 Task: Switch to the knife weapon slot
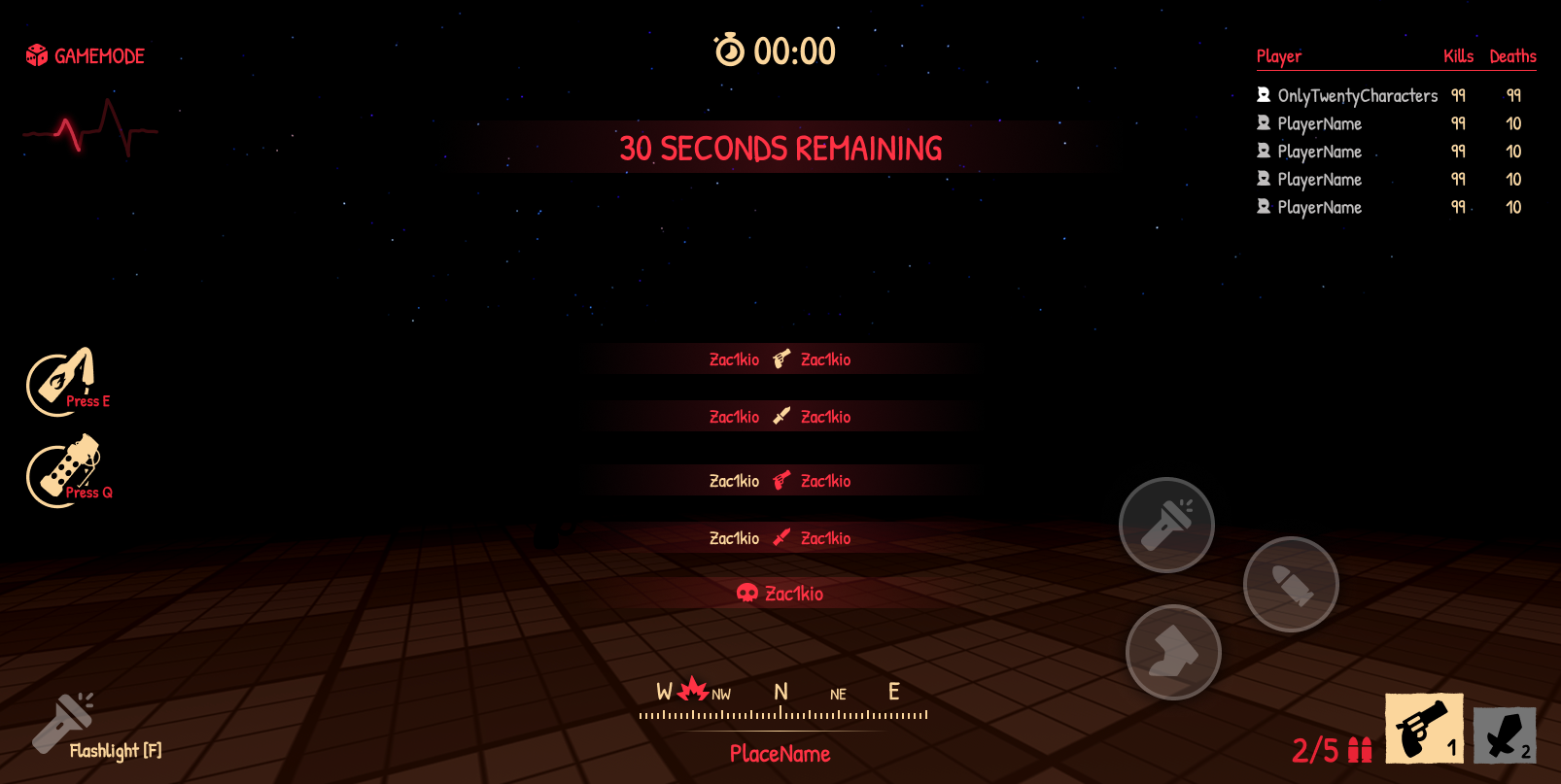[1505, 734]
